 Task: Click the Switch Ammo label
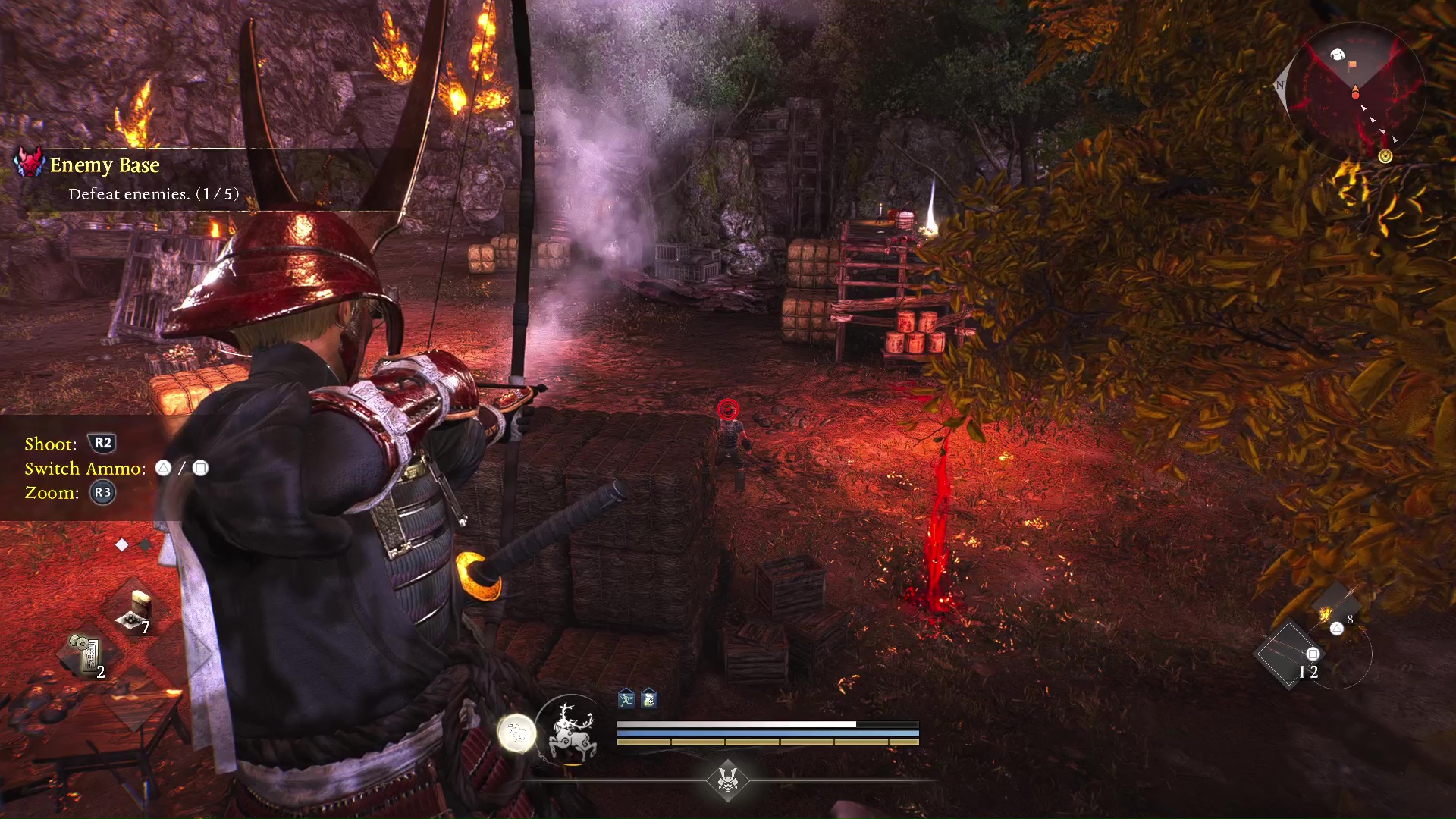(x=82, y=468)
